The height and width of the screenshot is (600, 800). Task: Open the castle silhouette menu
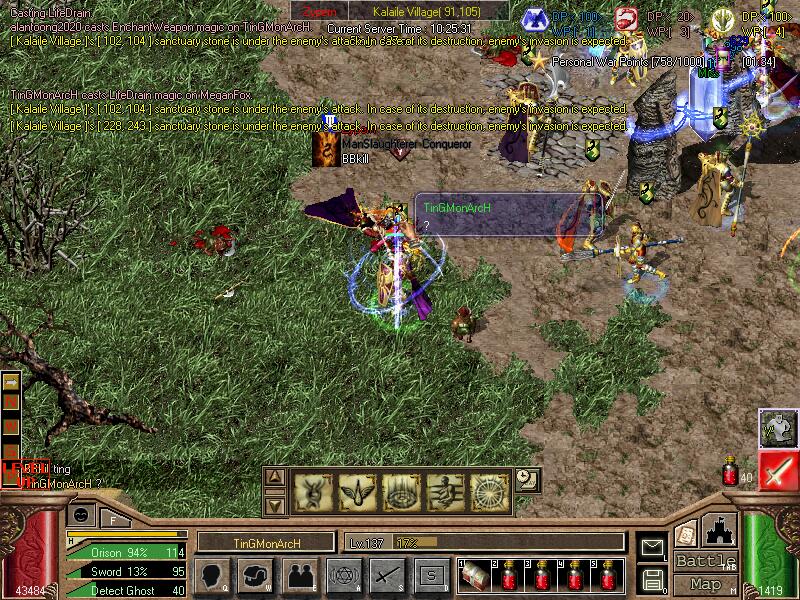(x=721, y=530)
